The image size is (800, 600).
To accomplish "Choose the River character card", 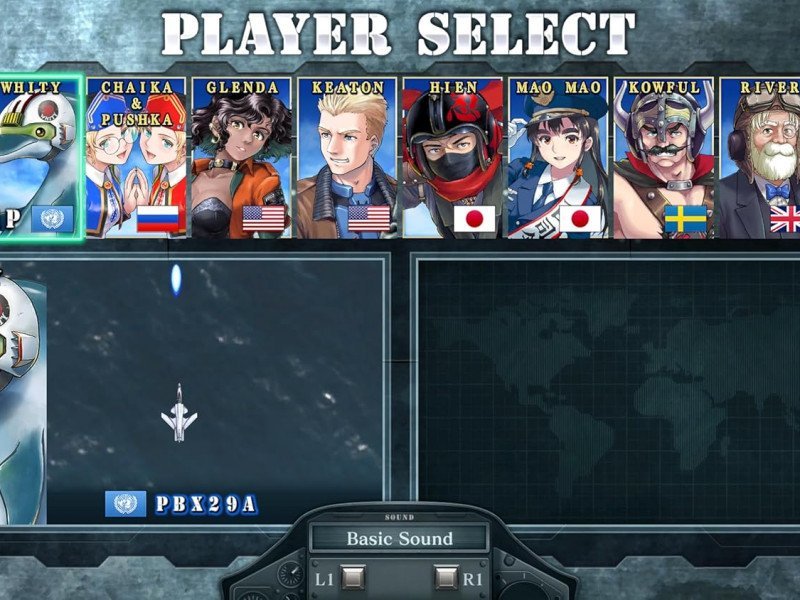I will click(762, 158).
